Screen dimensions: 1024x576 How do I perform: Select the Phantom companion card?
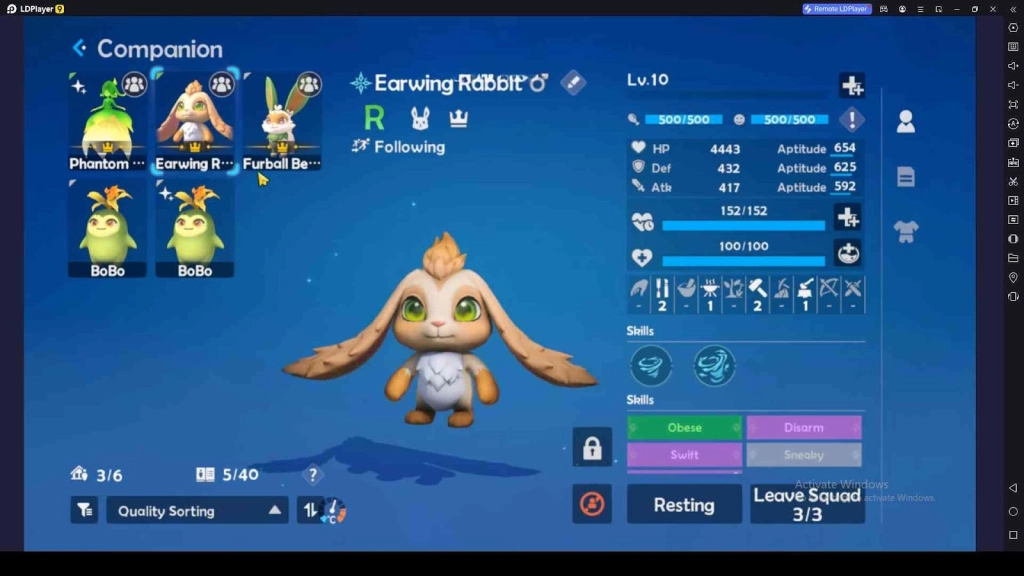click(x=107, y=122)
